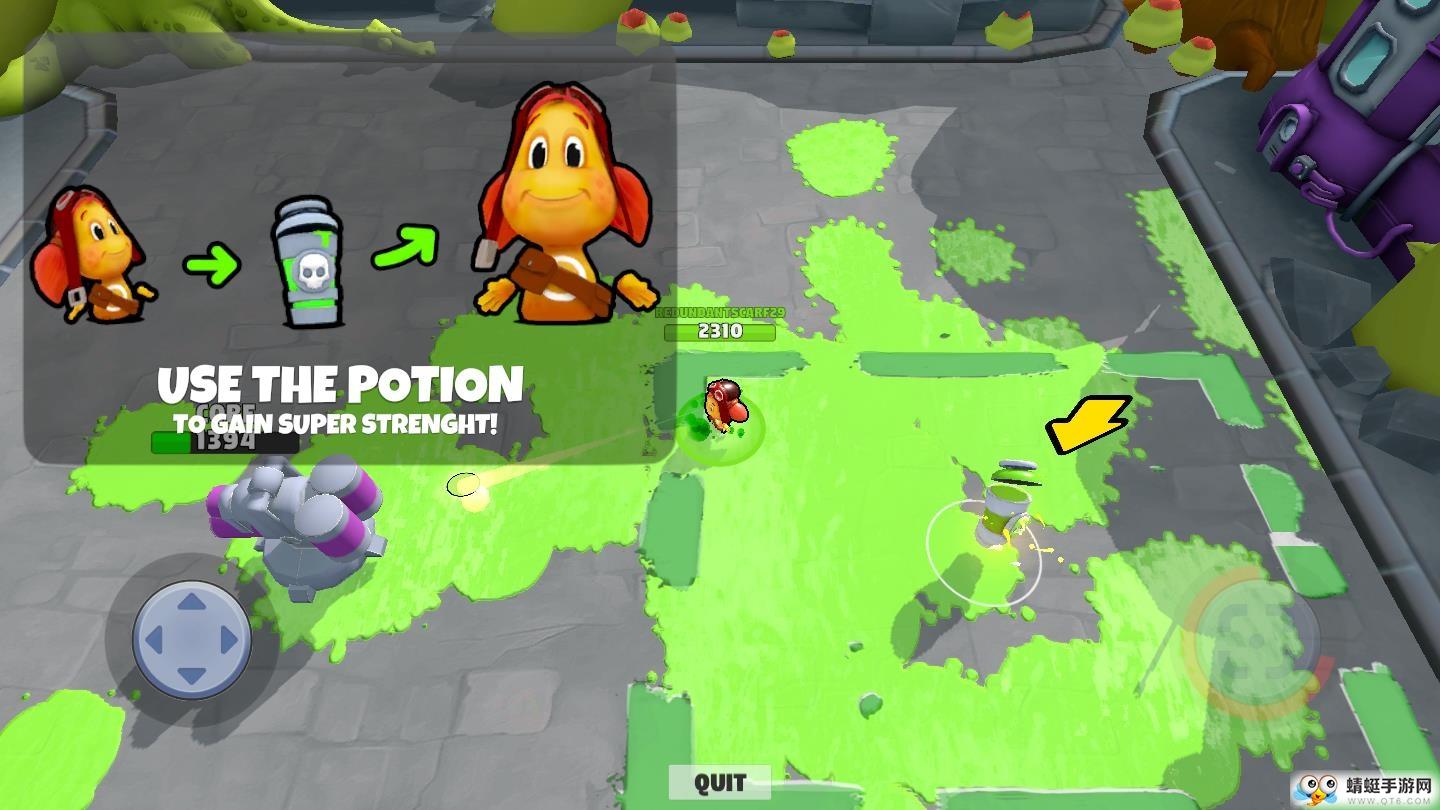Viewport: 1440px width, 810px height.
Task: Select the skull potion icon in the tutorial popup
Action: (x=308, y=263)
